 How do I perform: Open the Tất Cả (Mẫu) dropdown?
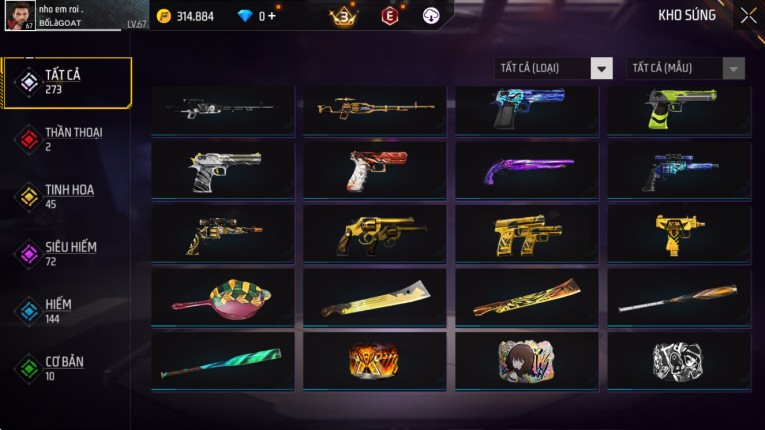[686, 68]
